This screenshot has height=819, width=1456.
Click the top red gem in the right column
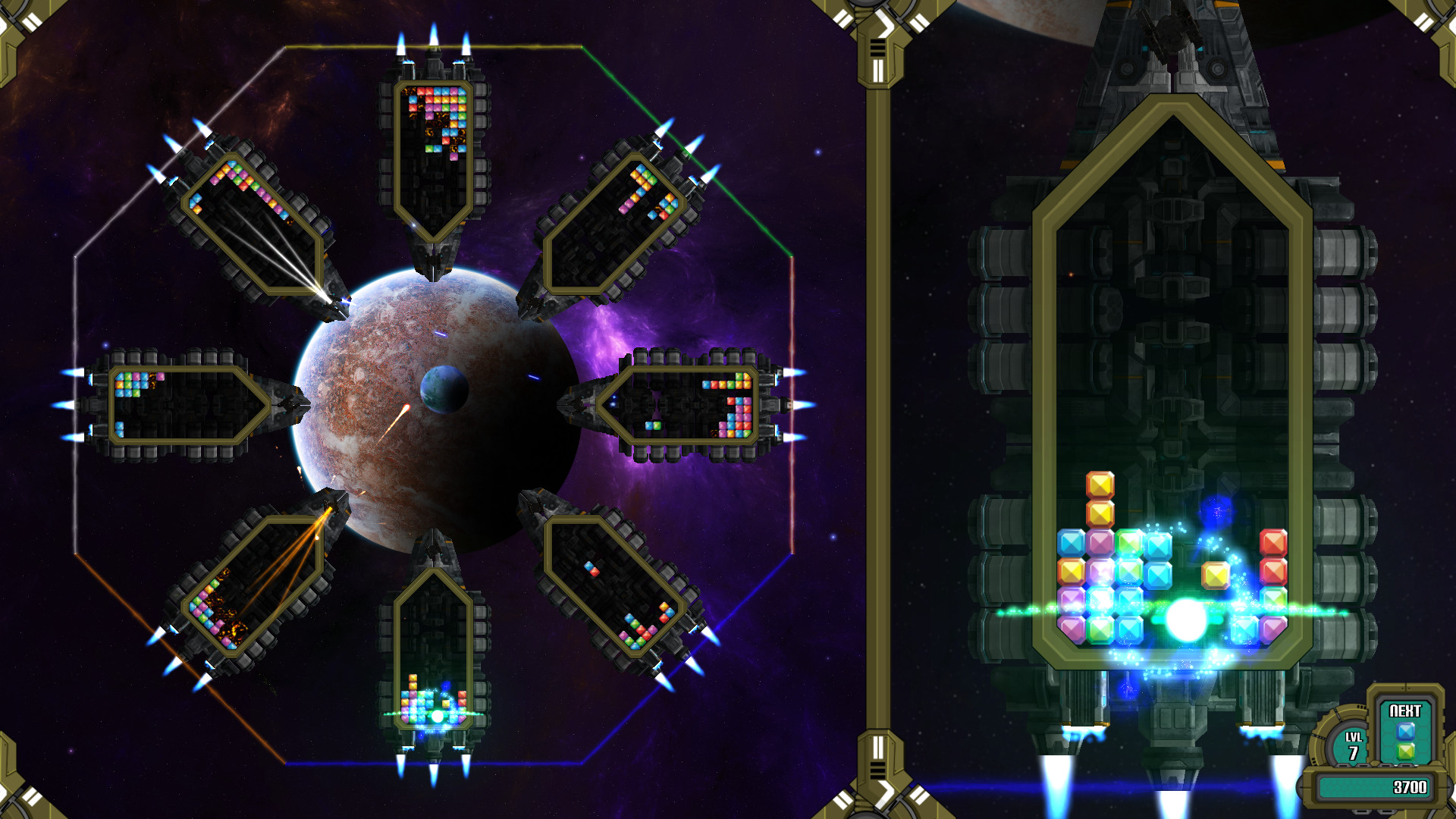[1274, 544]
